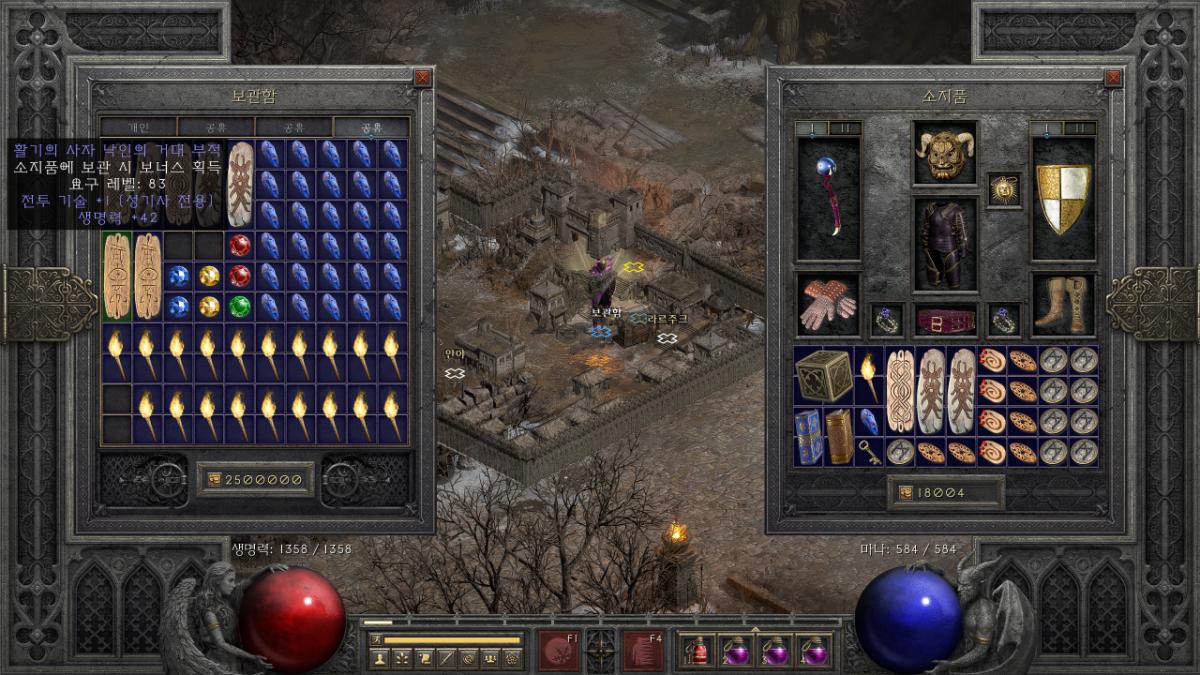
Task: Switch to the 개인 personal stash tab
Action: (138, 128)
